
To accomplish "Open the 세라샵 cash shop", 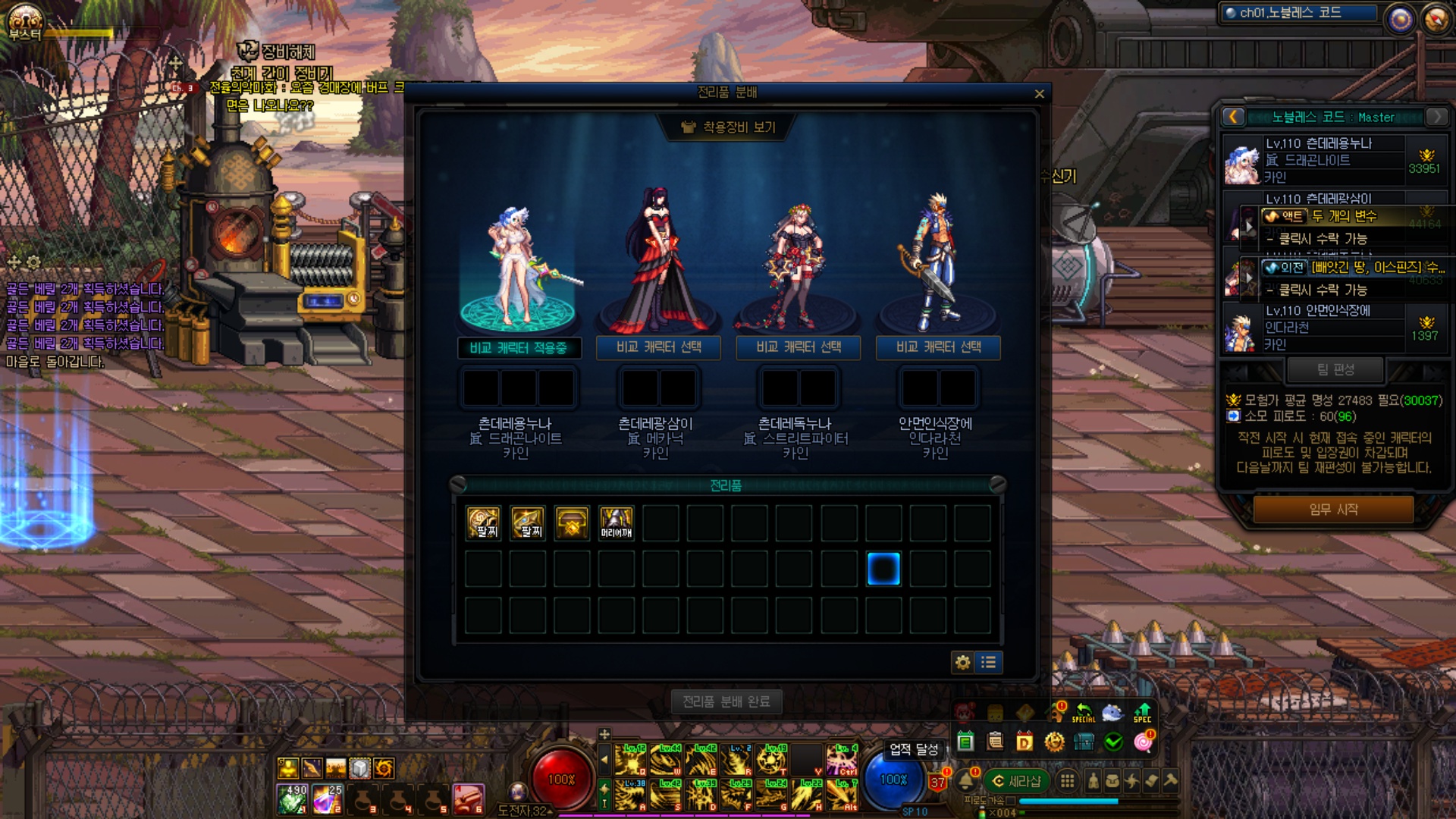I will coord(1016,781).
